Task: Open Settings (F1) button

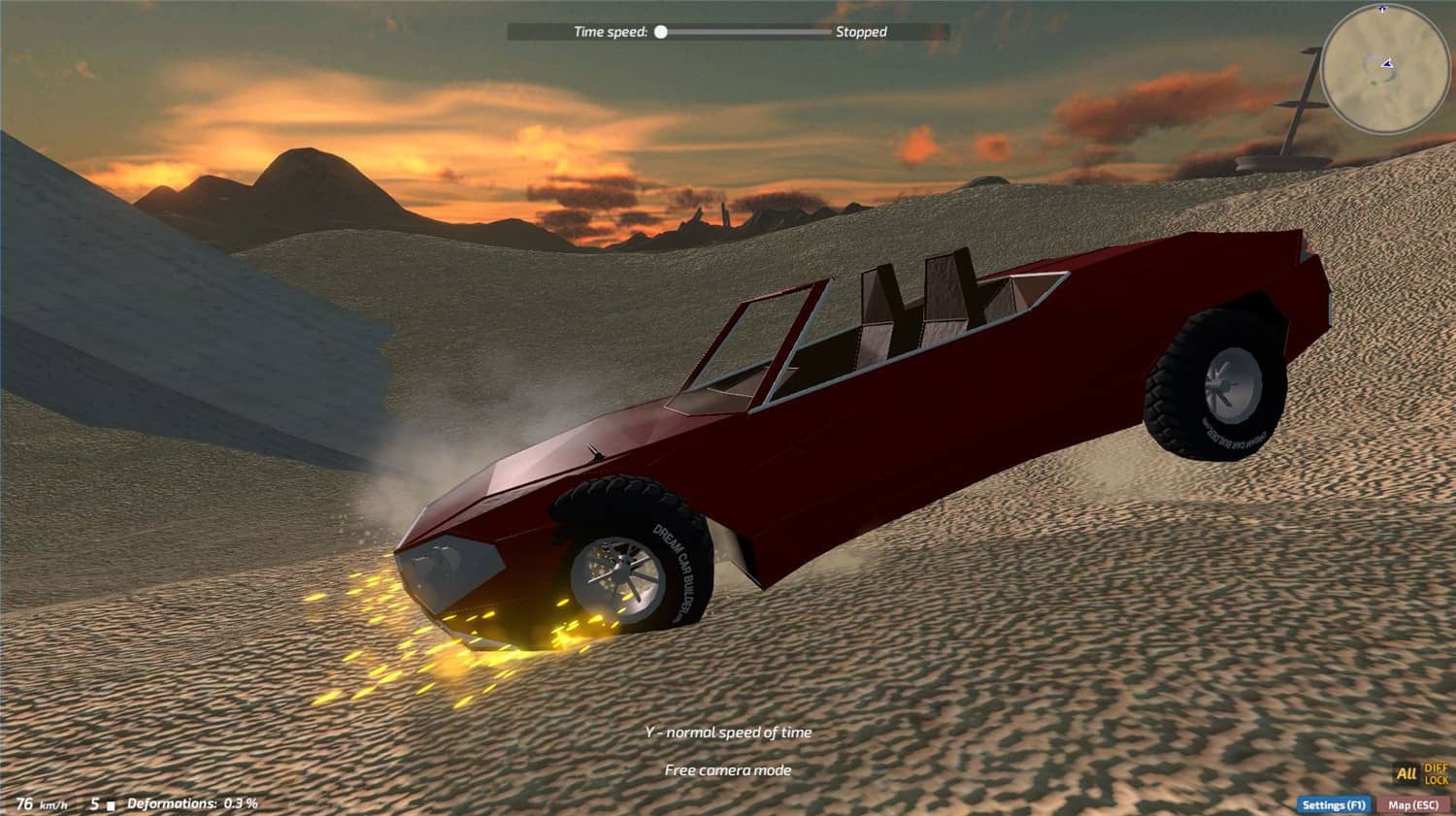Action: click(x=1333, y=804)
